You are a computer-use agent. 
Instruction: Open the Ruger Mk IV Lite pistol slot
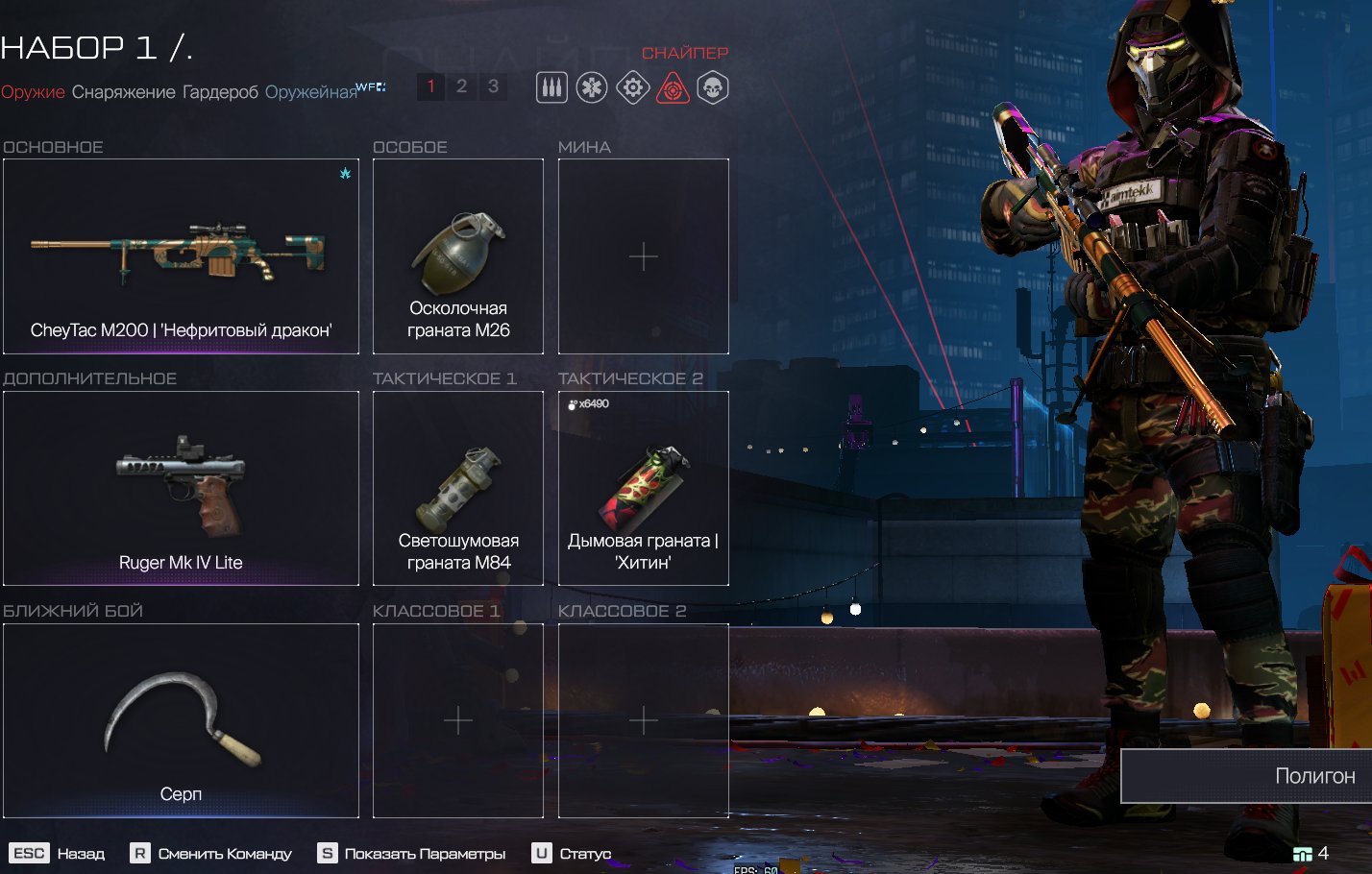click(x=181, y=488)
